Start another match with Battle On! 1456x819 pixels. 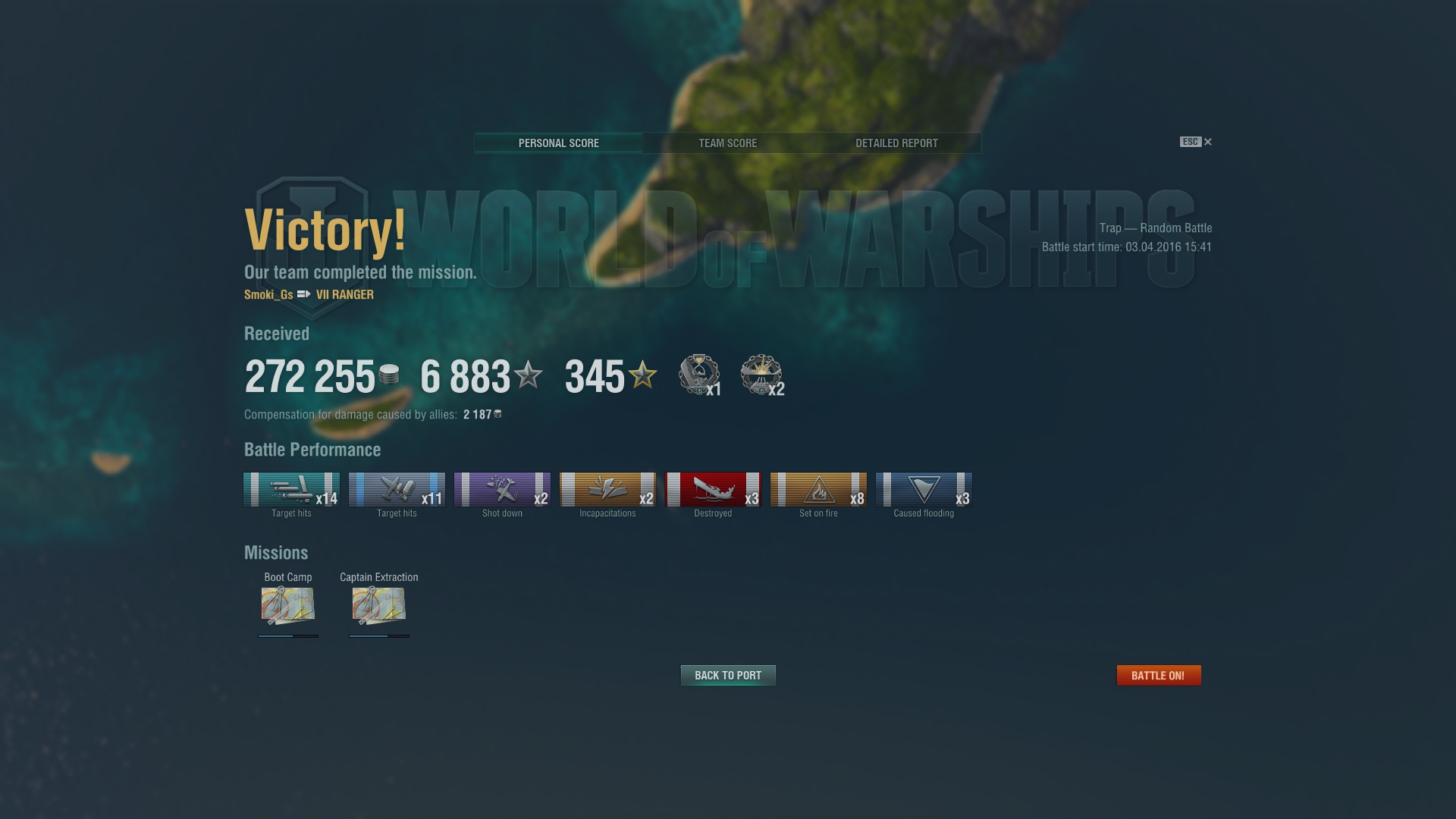(1158, 676)
